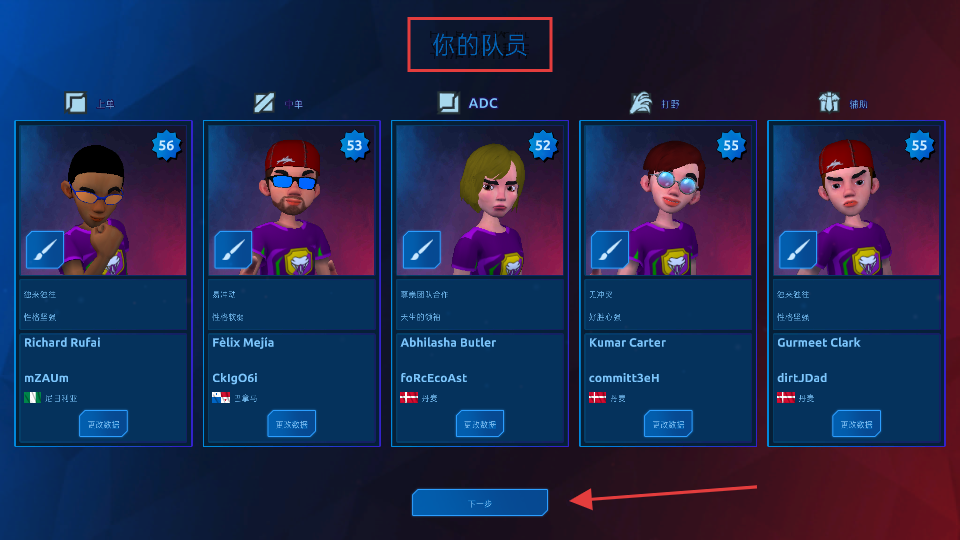
Task: Click the paintbrush icon on Kumar Carter's portrait
Action: [610, 250]
